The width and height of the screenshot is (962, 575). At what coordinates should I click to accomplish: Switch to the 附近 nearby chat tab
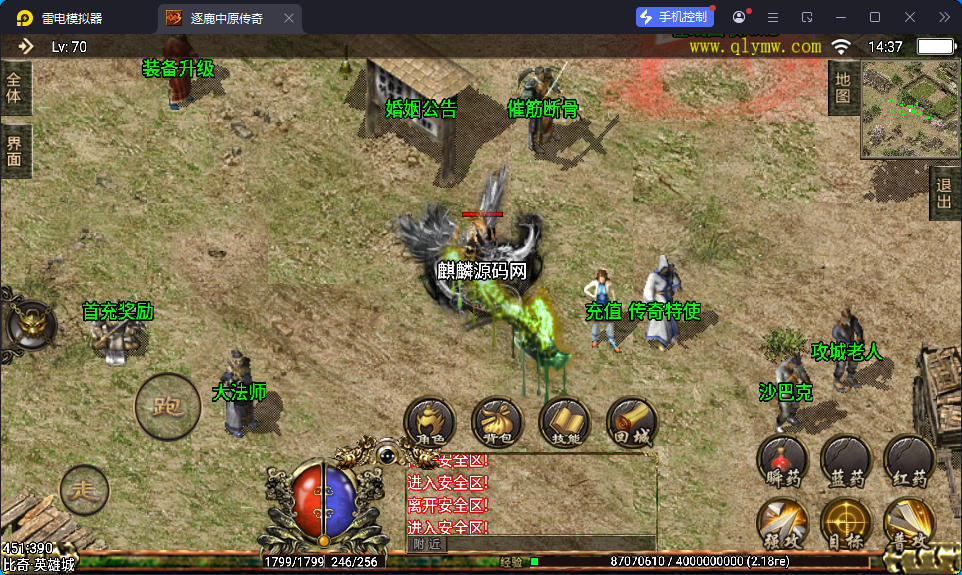(x=427, y=544)
